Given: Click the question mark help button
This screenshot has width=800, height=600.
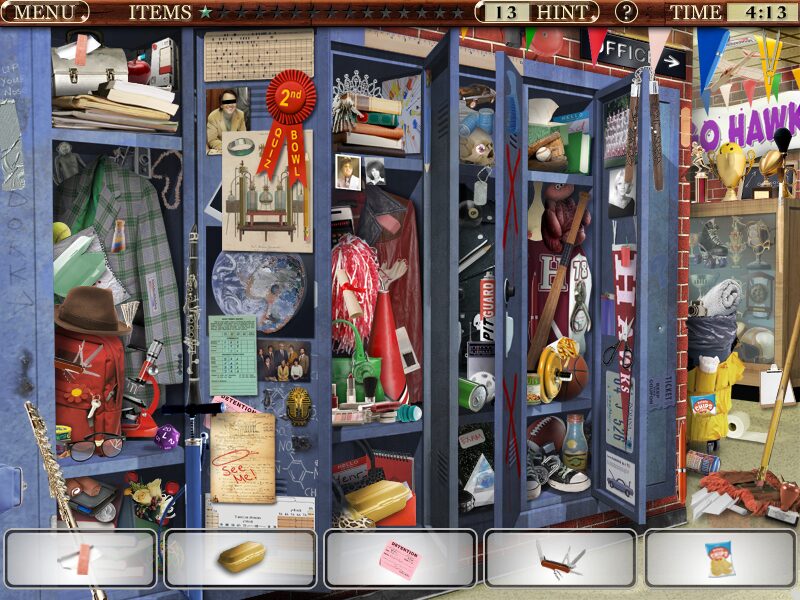Looking at the screenshot, I should click(626, 12).
